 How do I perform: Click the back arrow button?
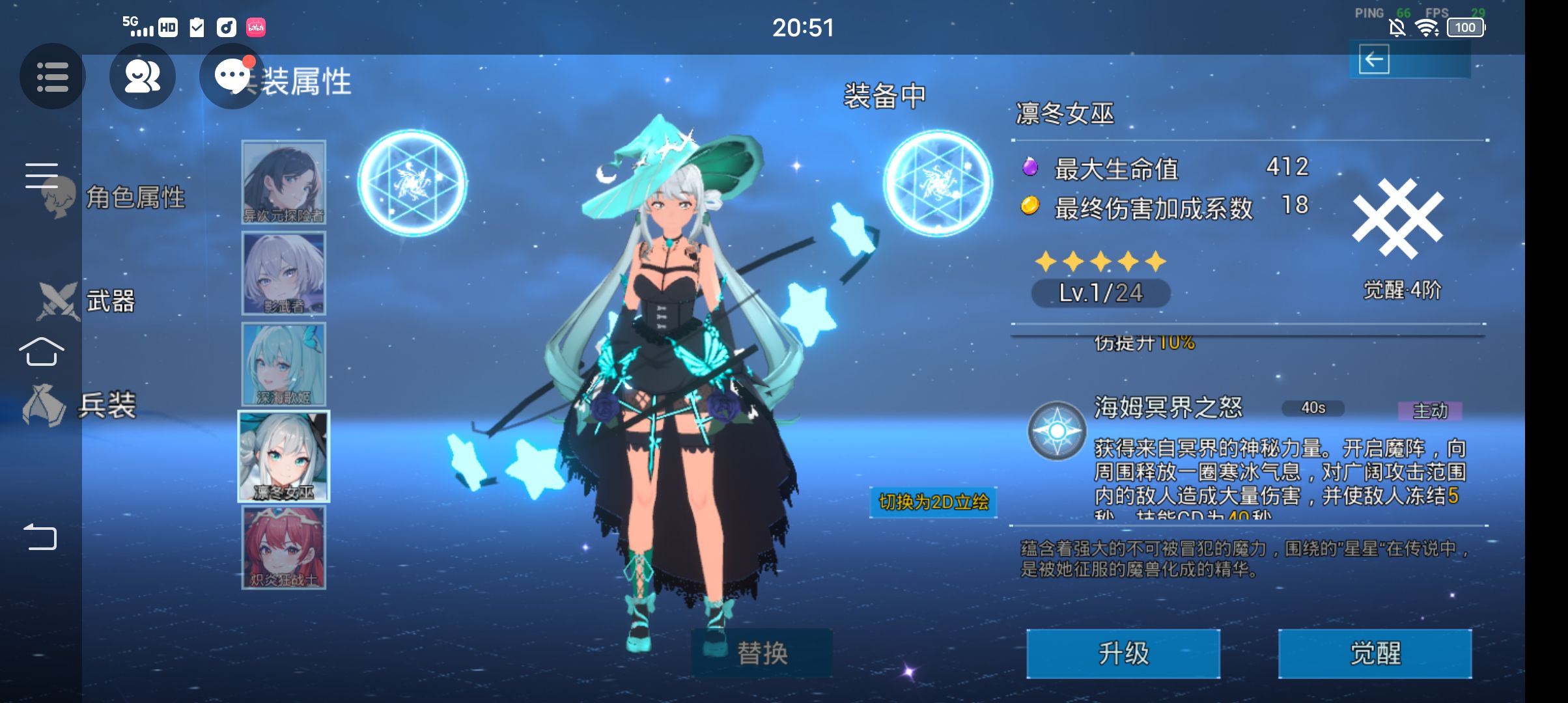pos(1374,60)
